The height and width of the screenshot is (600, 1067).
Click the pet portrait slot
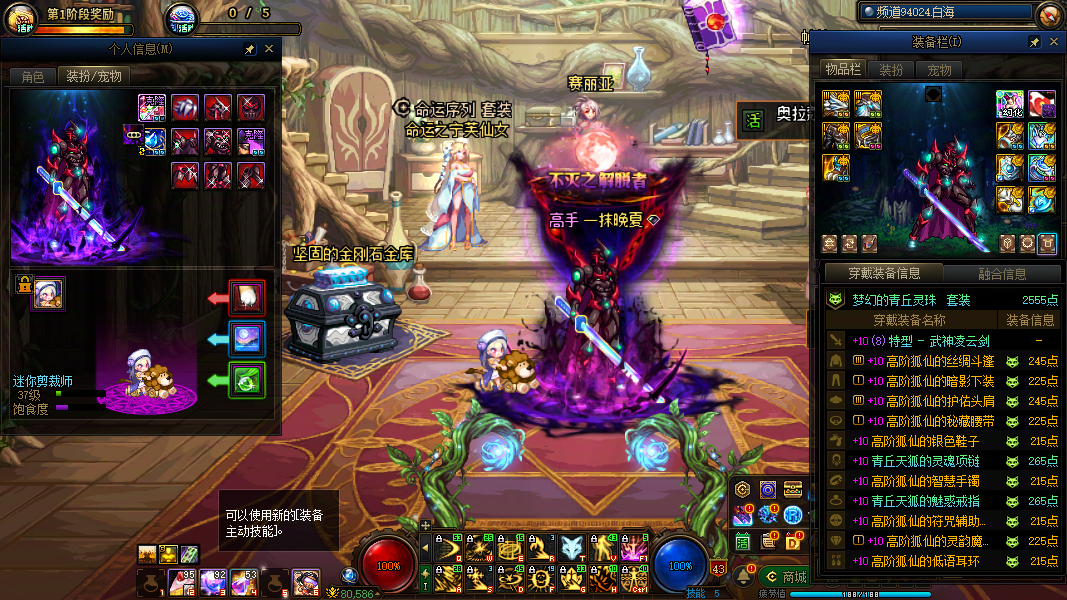(47, 294)
